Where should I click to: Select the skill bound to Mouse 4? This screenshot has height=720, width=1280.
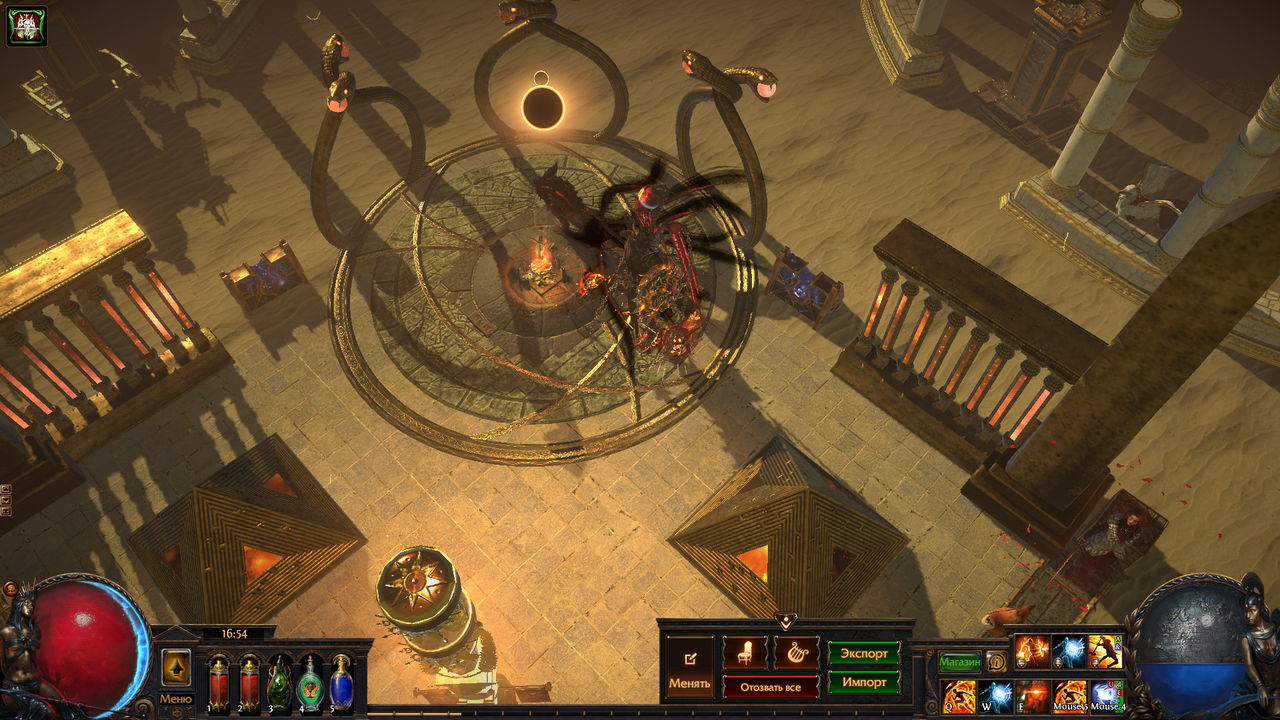1106,696
